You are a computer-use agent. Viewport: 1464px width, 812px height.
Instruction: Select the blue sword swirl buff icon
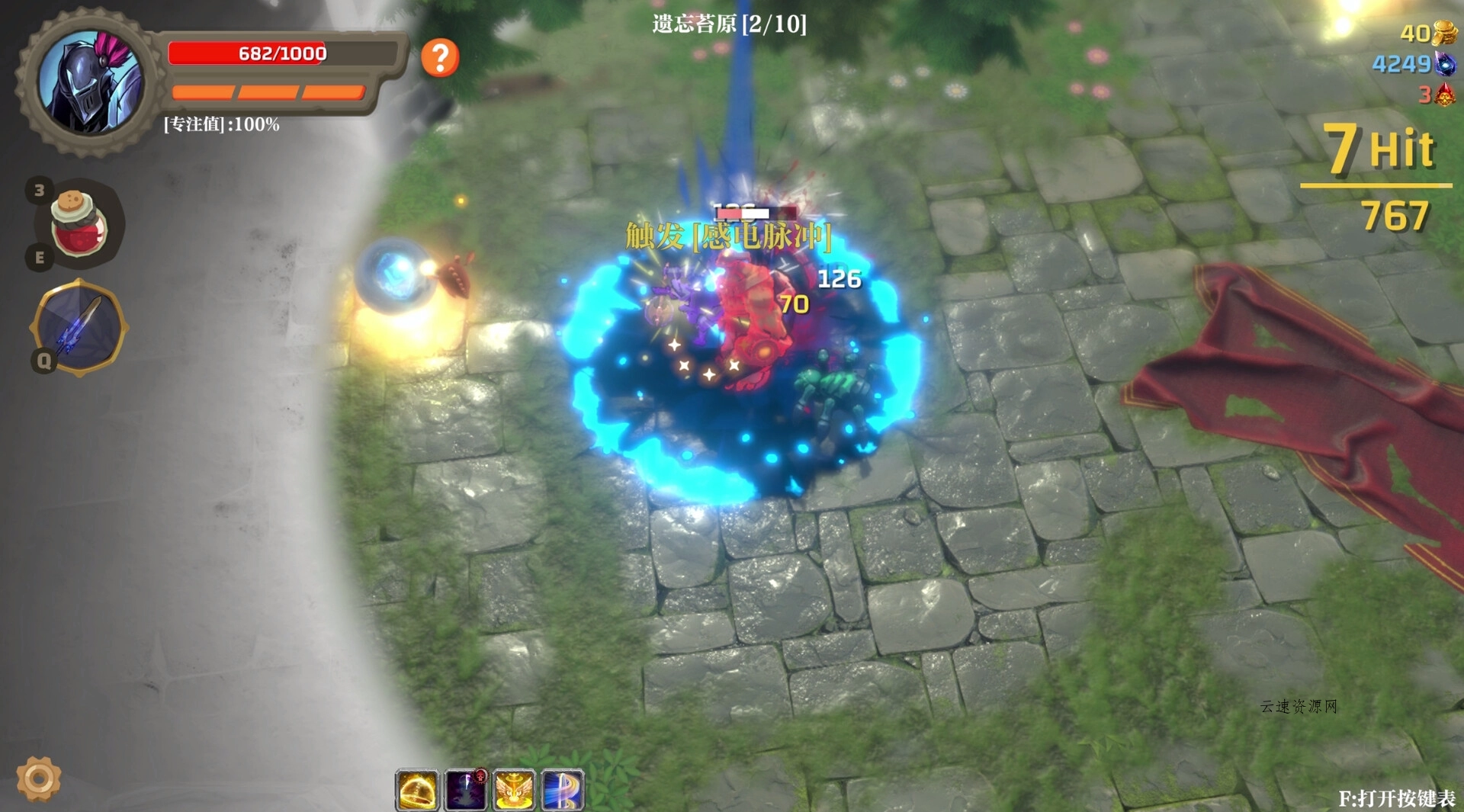563,790
